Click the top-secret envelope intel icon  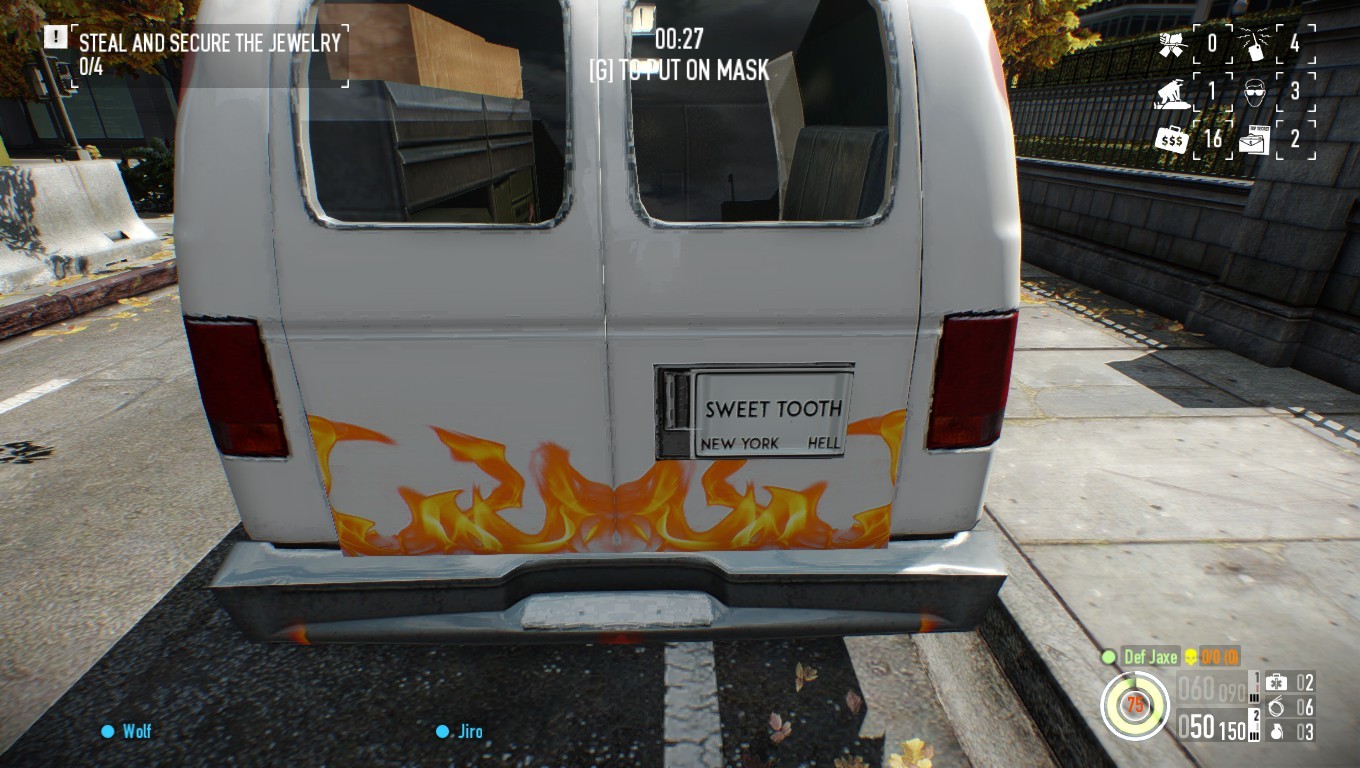pos(1256,139)
